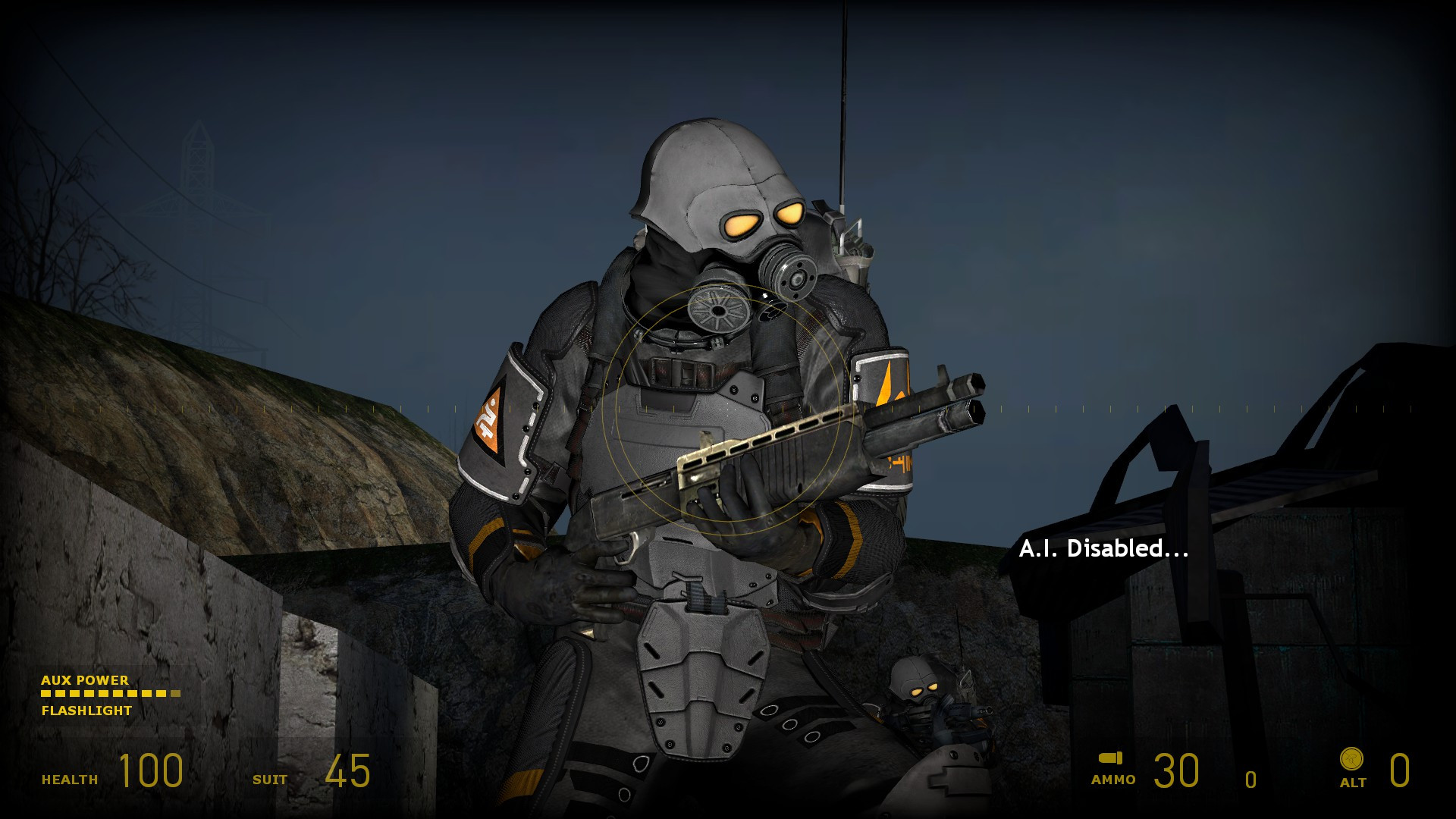Expand the HEALTH readout panel
Screen dimensions: 1456x819
[114, 776]
